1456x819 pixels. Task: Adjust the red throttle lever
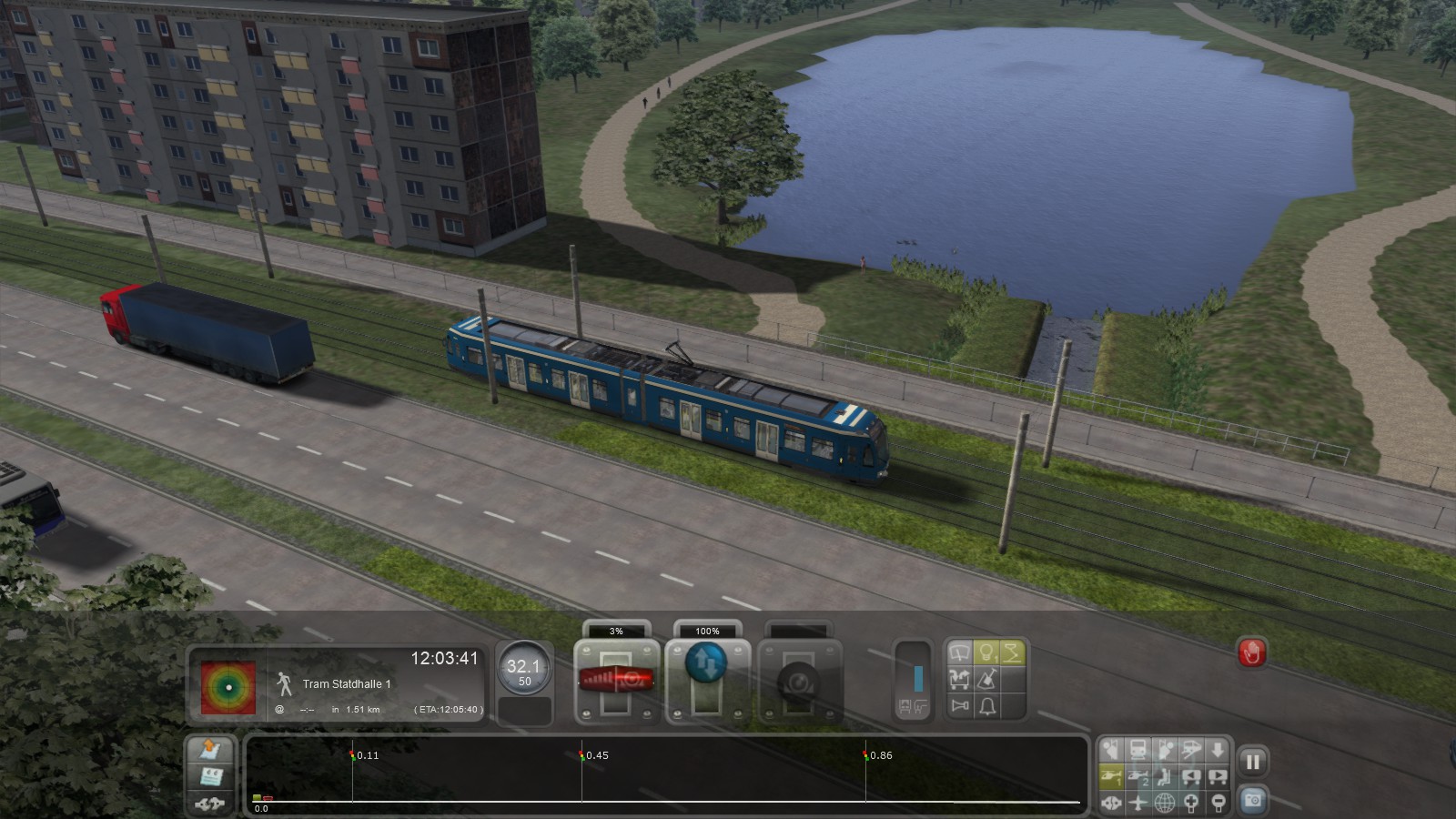coord(617,679)
